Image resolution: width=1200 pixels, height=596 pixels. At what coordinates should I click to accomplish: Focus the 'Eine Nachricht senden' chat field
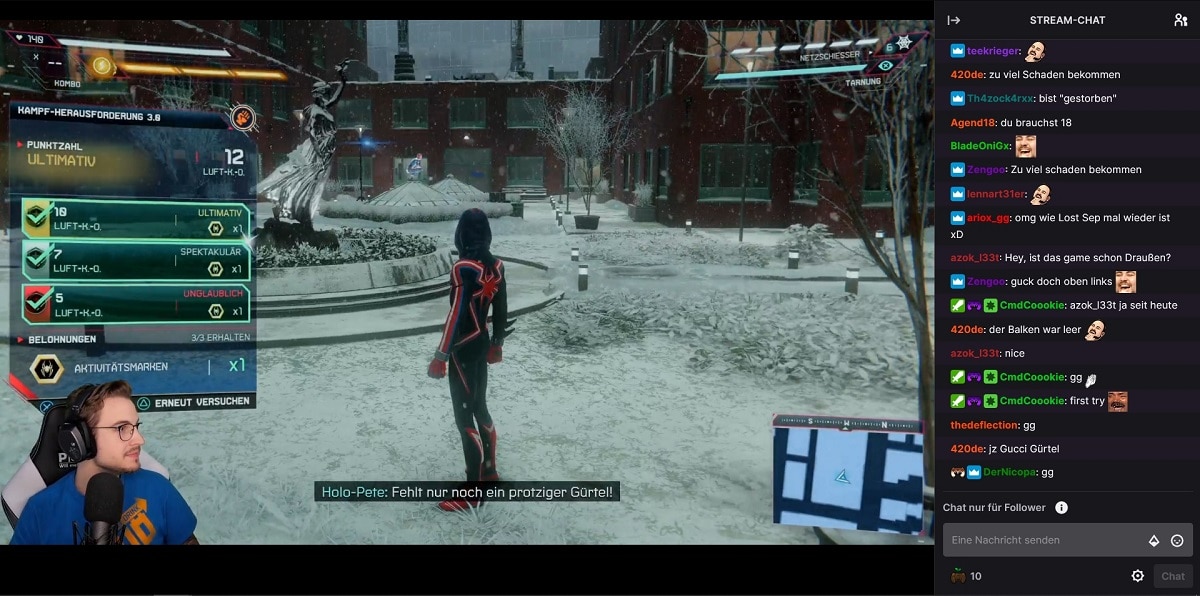1042,540
